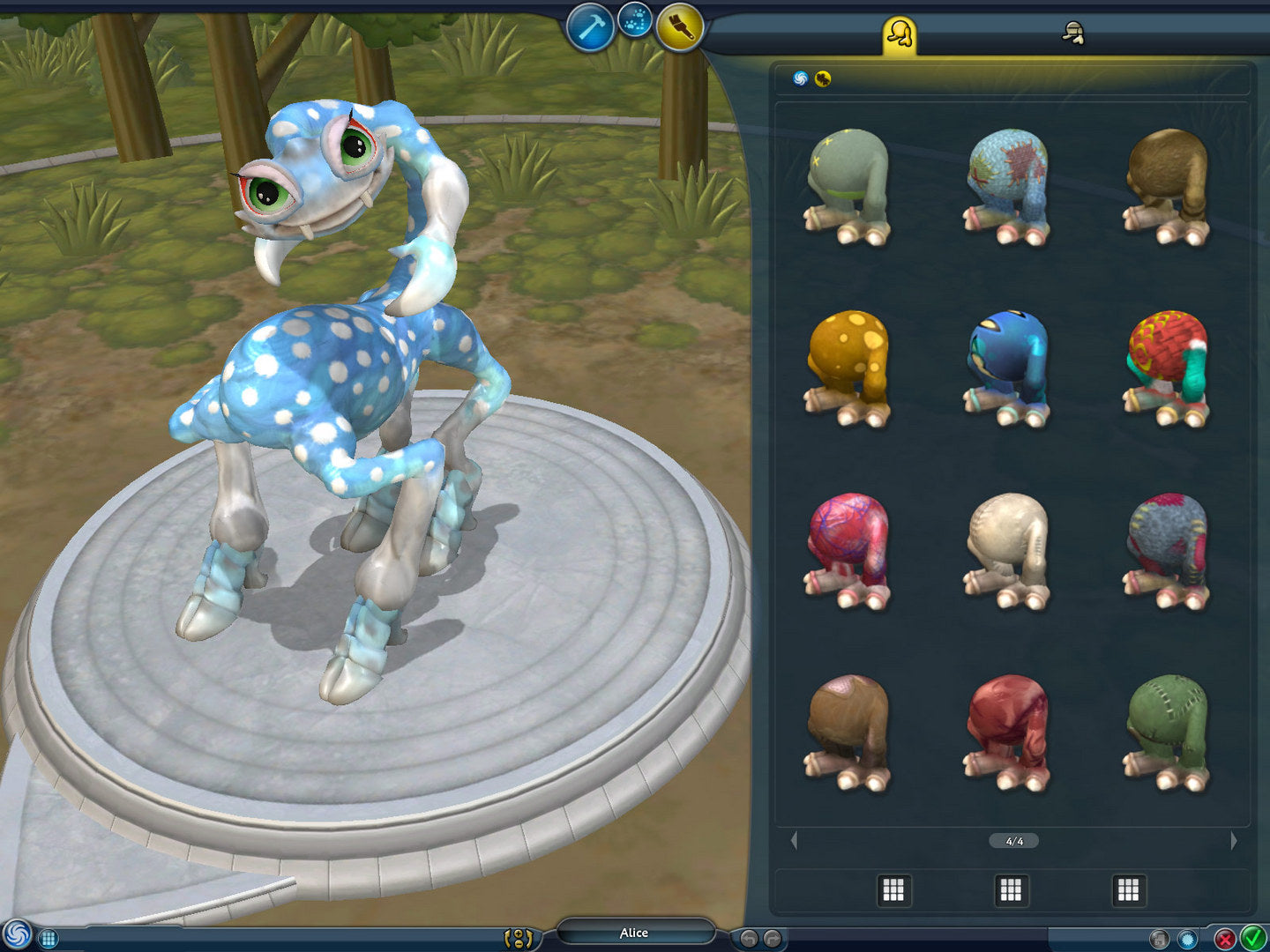Save creature with the green checkmark button
The height and width of the screenshot is (952, 1270).
click(1252, 938)
